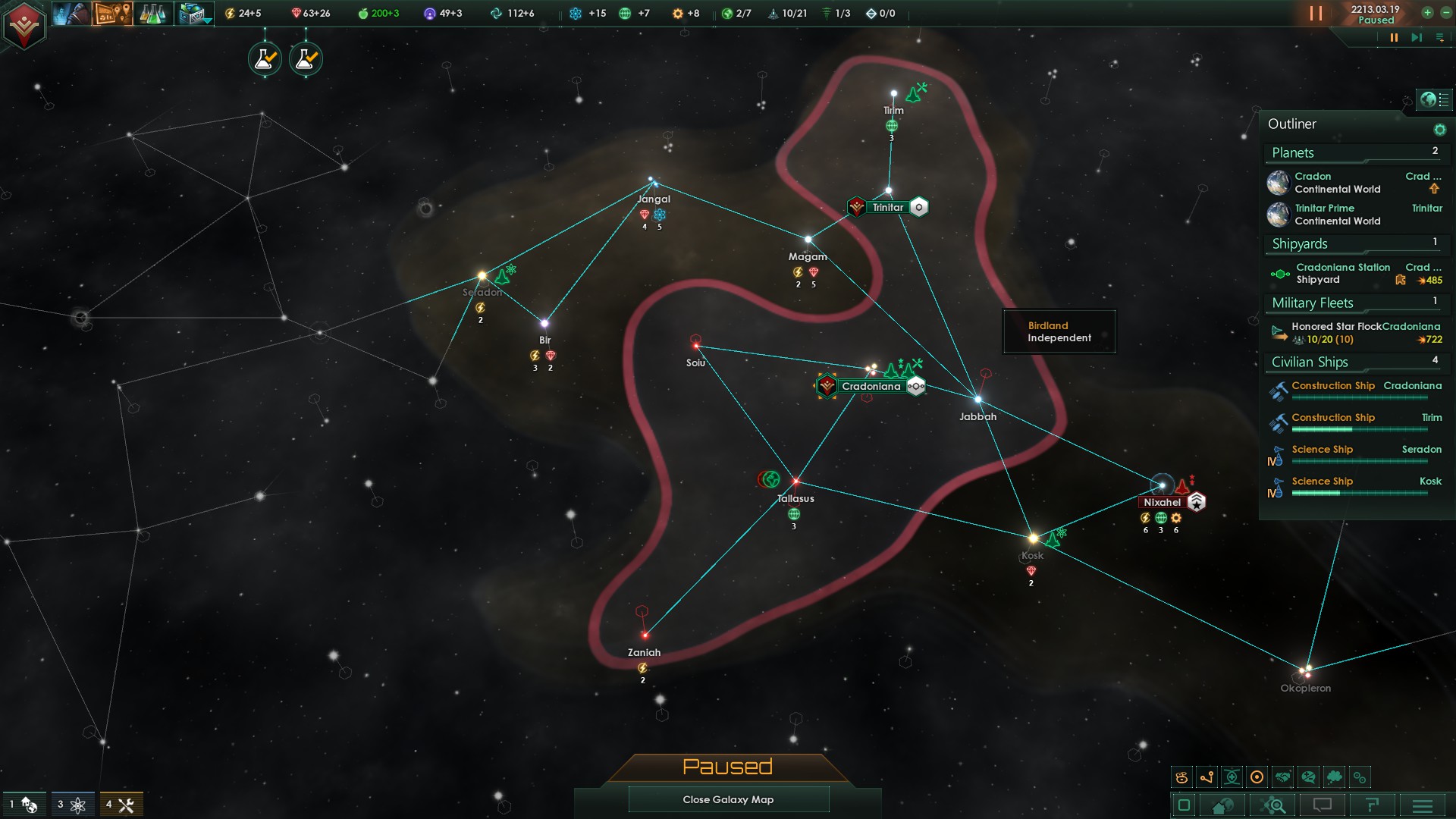Open the empire emblem government panel
The width and height of the screenshot is (1456, 819).
click(x=24, y=25)
